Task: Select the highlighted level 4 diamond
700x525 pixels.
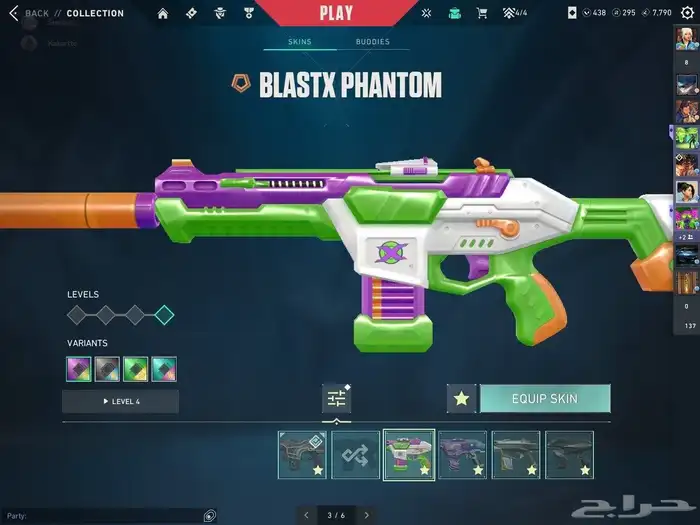Action: [164, 316]
